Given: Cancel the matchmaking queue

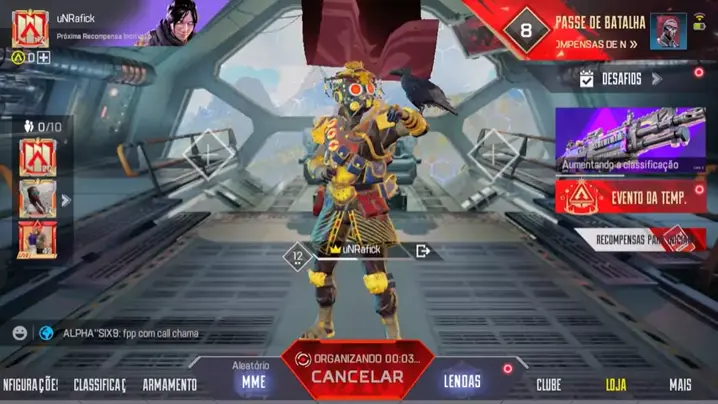Looking at the screenshot, I should pyautogui.click(x=357, y=376).
